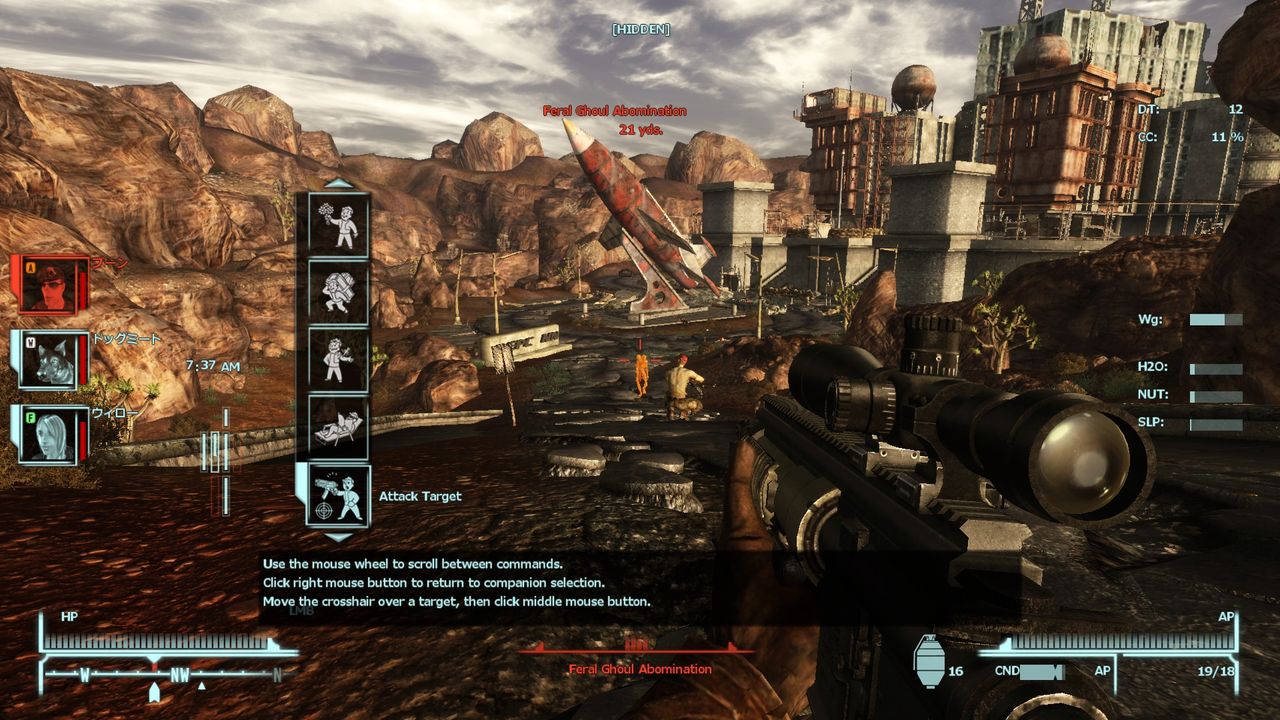1280x720 pixels.
Task: Click the waving Vault Boy command icon
Action: [336, 360]
